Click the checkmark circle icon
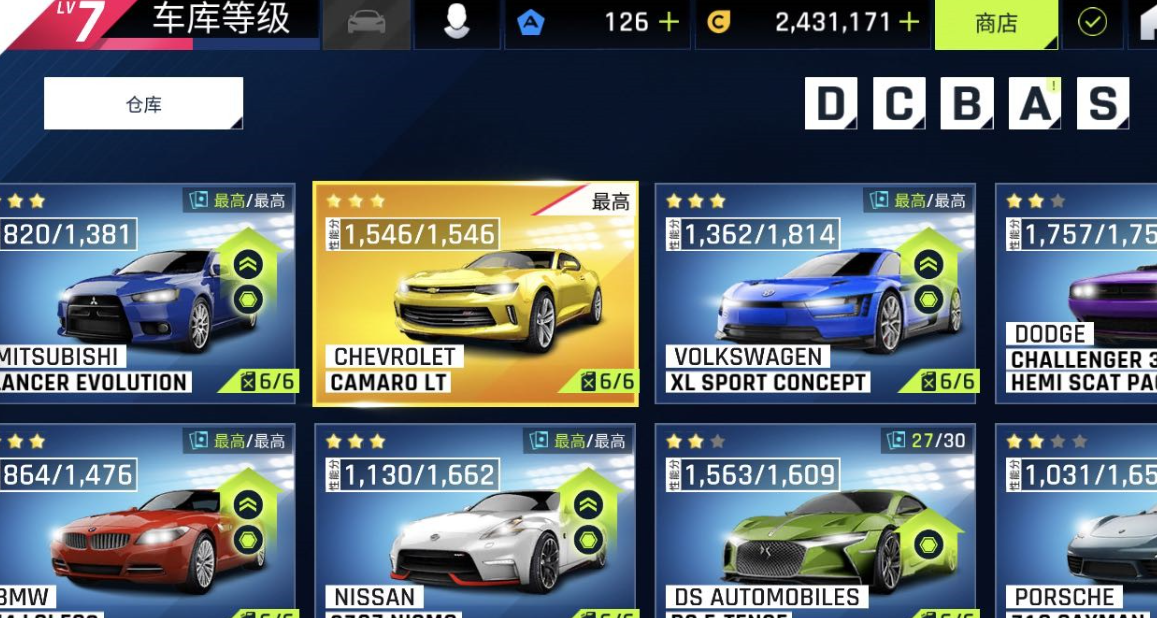This screenshot has width=1157, height=618. click(1092, 24)
